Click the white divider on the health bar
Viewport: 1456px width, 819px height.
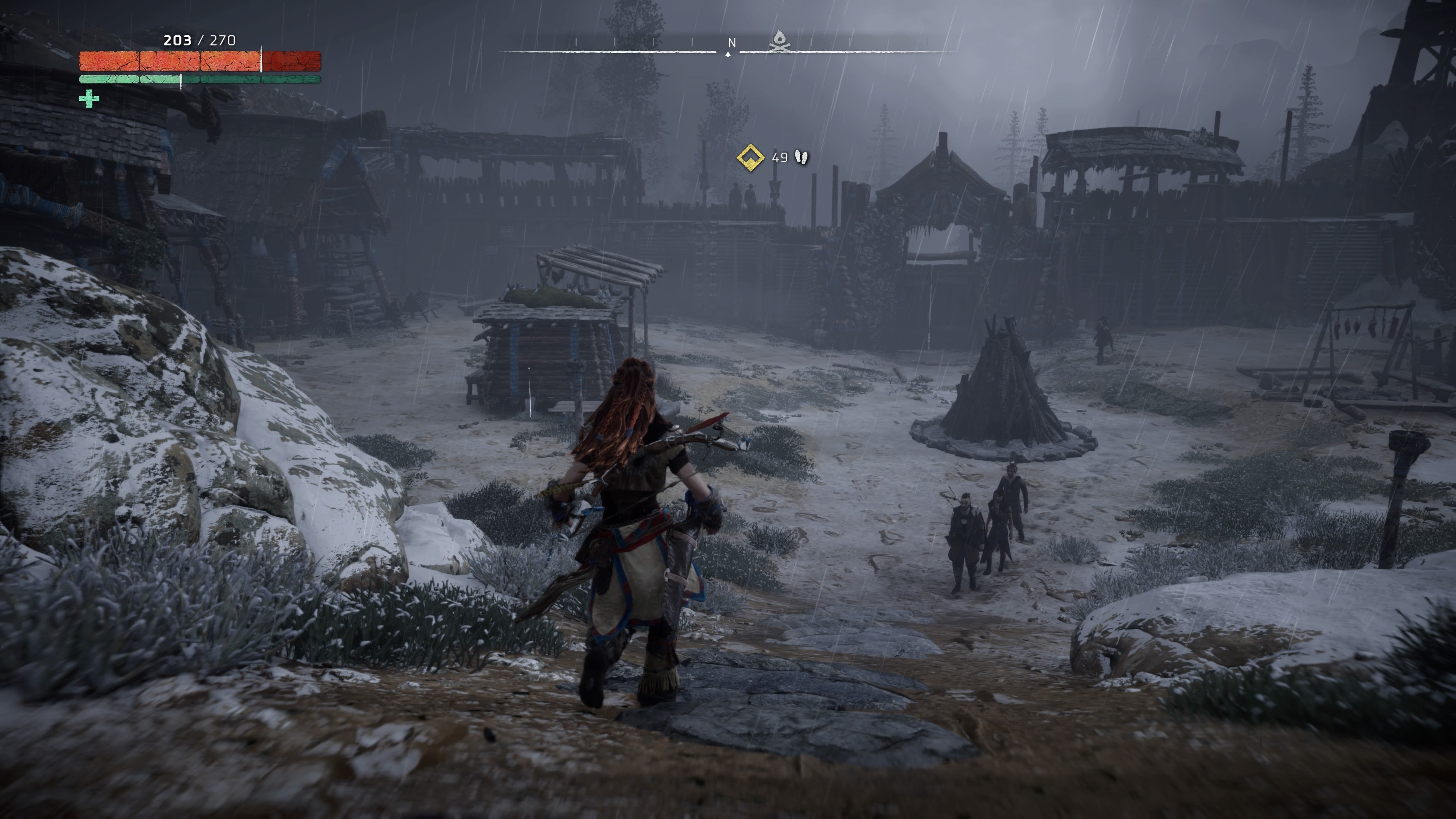click(262, 60)
